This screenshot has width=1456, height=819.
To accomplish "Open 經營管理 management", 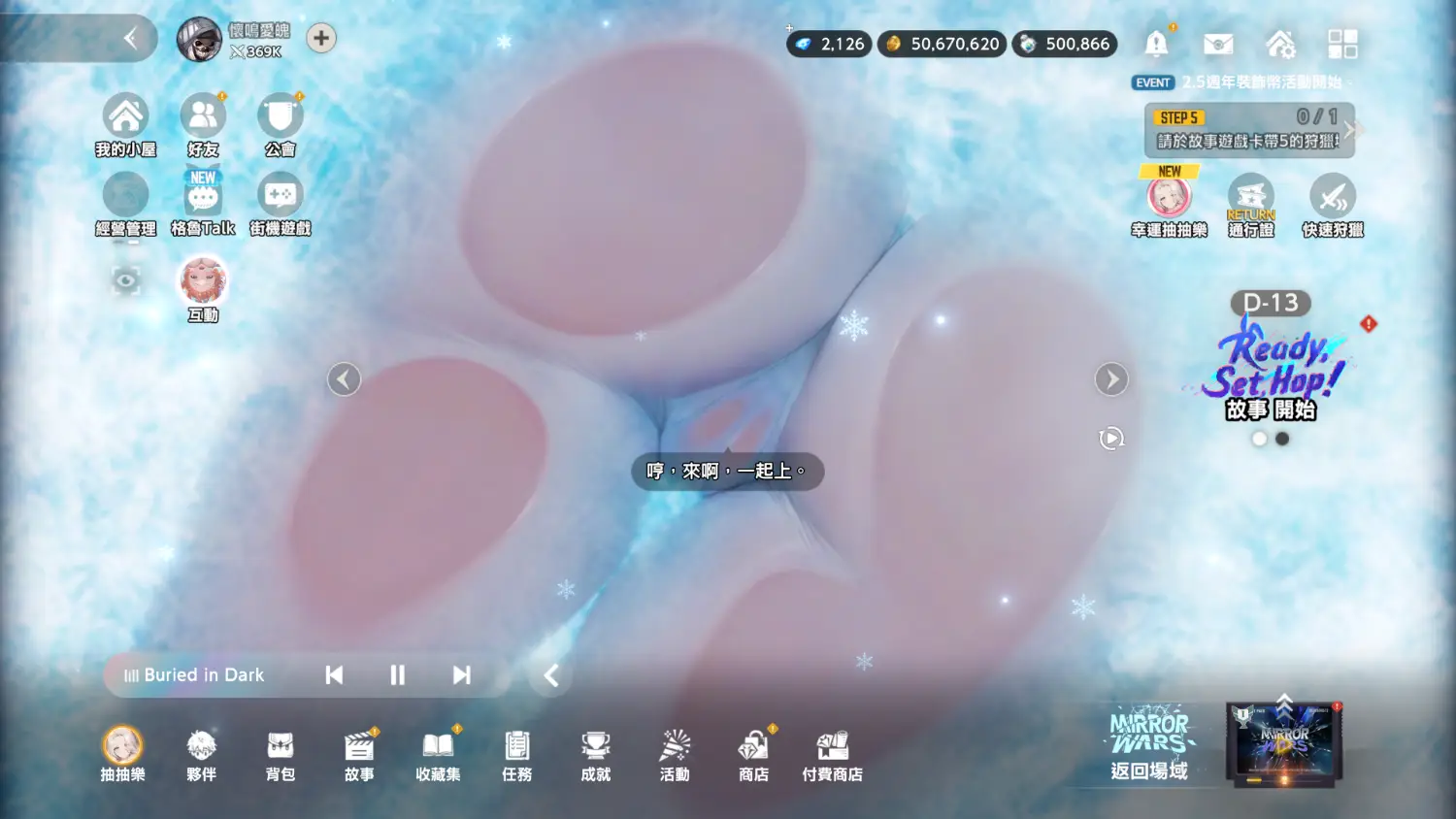I will tap(125, 198).
